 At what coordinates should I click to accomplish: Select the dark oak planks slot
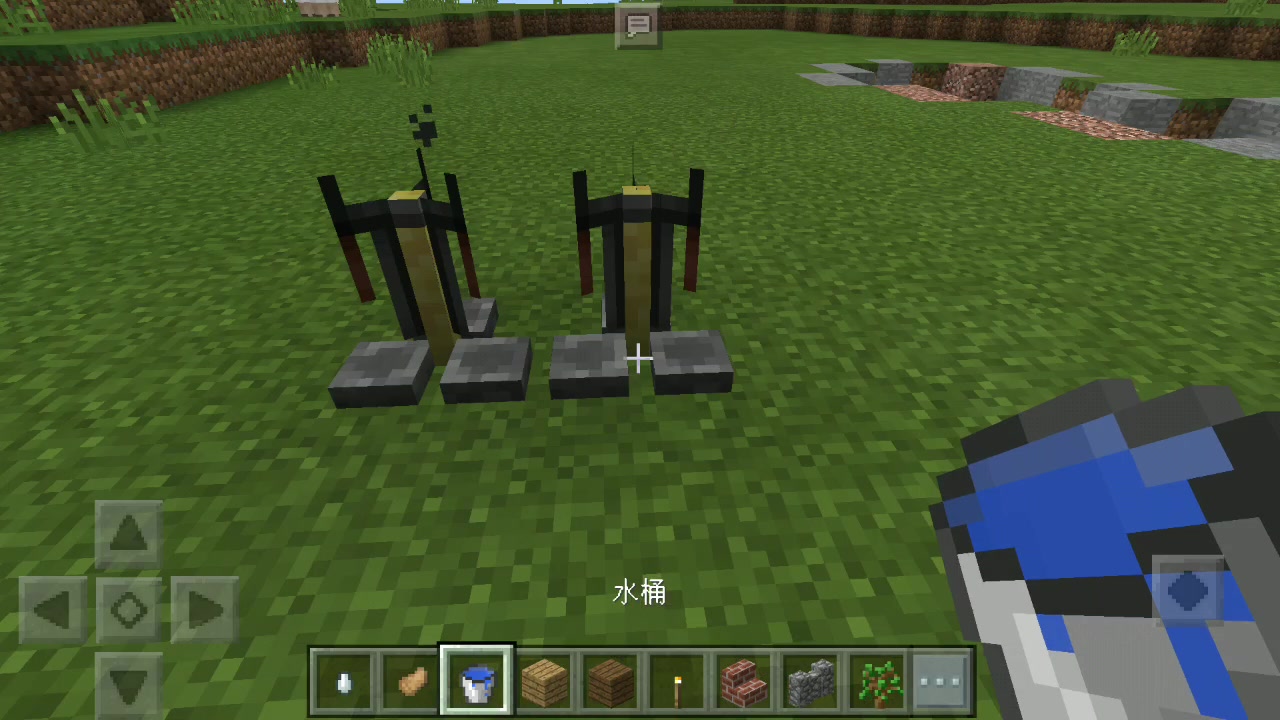[610, 679]
